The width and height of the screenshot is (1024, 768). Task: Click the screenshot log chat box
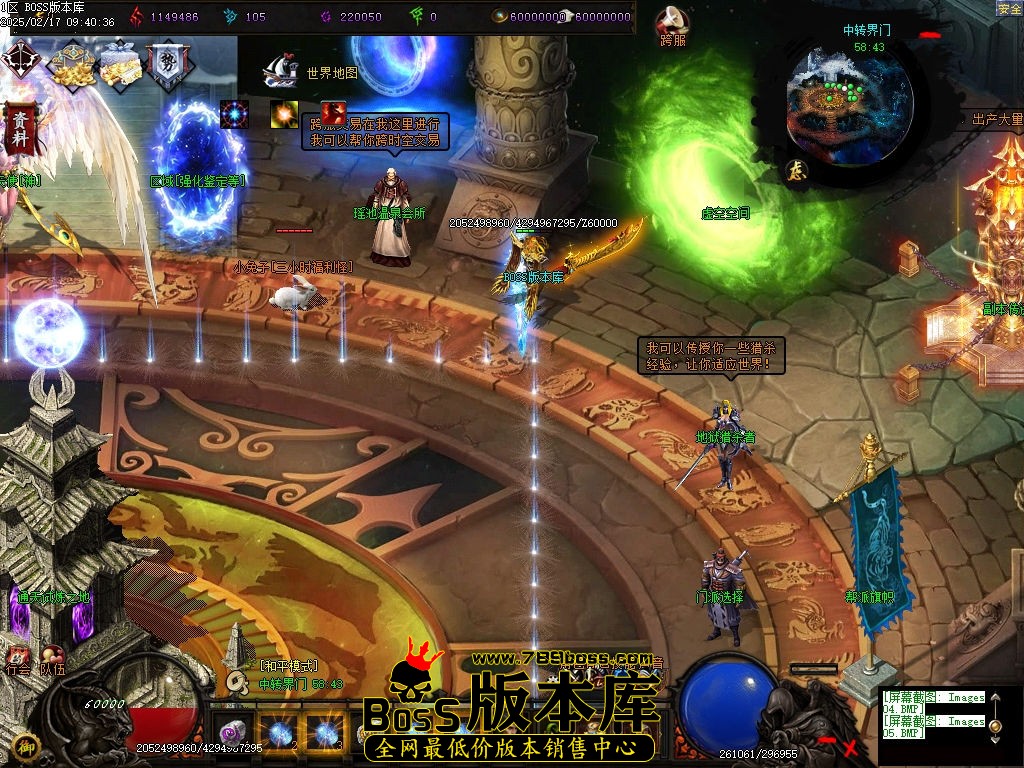tap(932, 714)
